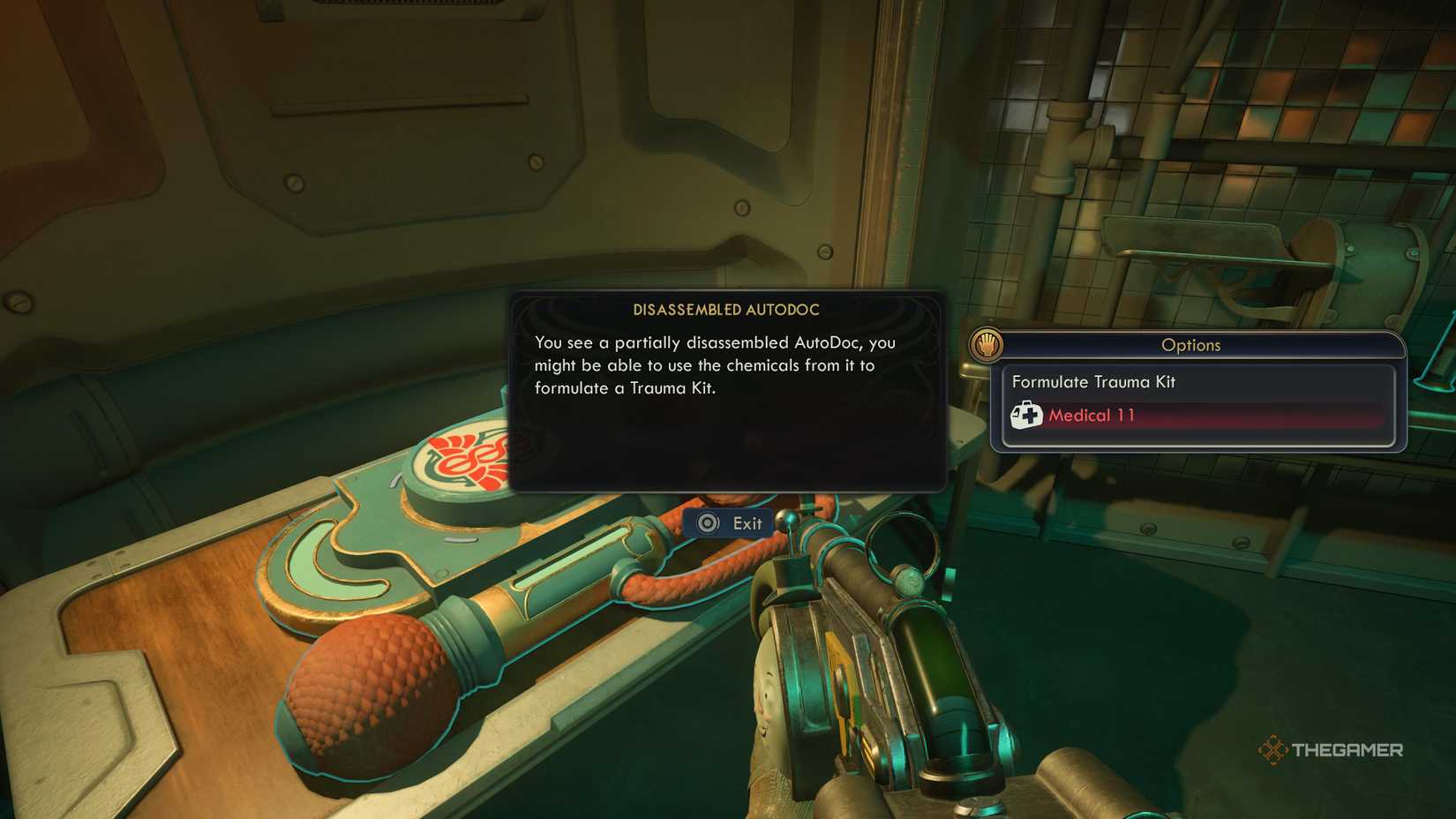The image size is (1456, 819).
Task: Select the Medical 11 red text label
Action: (x=1090, y=415)
